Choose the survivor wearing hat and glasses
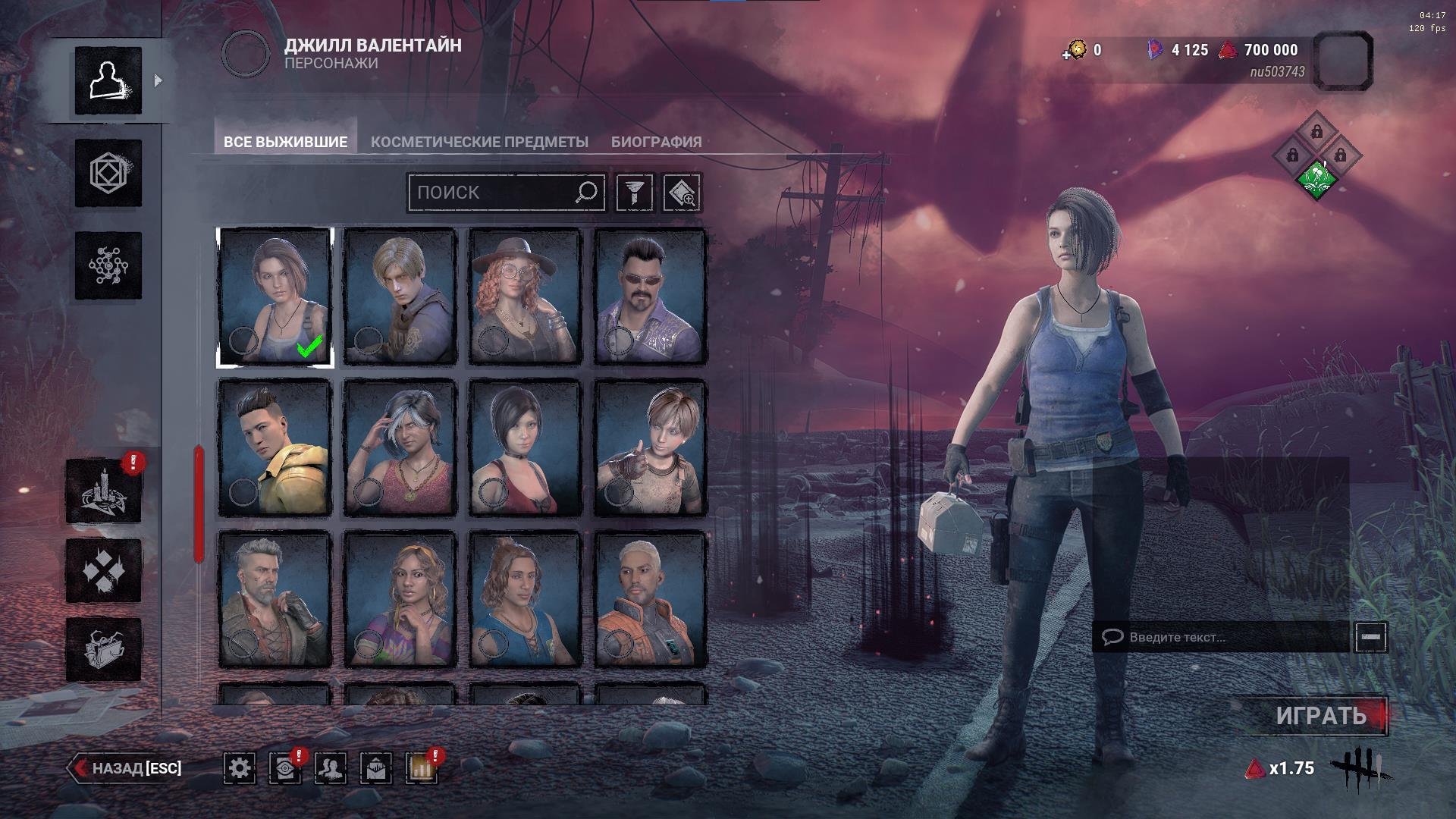This screenshot has width=1456, height=819. click(525, 297)
